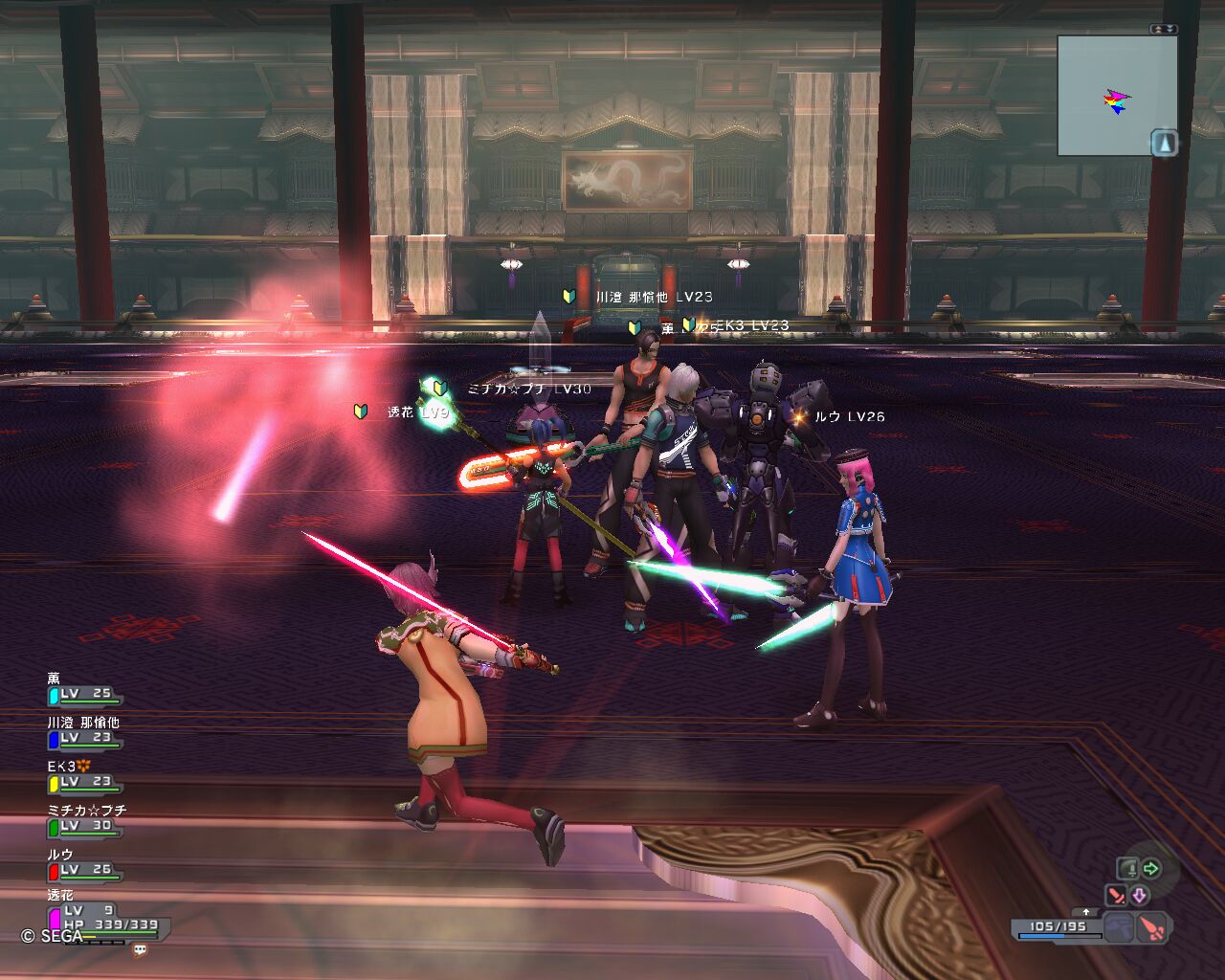Activate the red blade right-hand weapon slot
The height and width of the screenshot is (980, 1225).
click(1152, 927)
